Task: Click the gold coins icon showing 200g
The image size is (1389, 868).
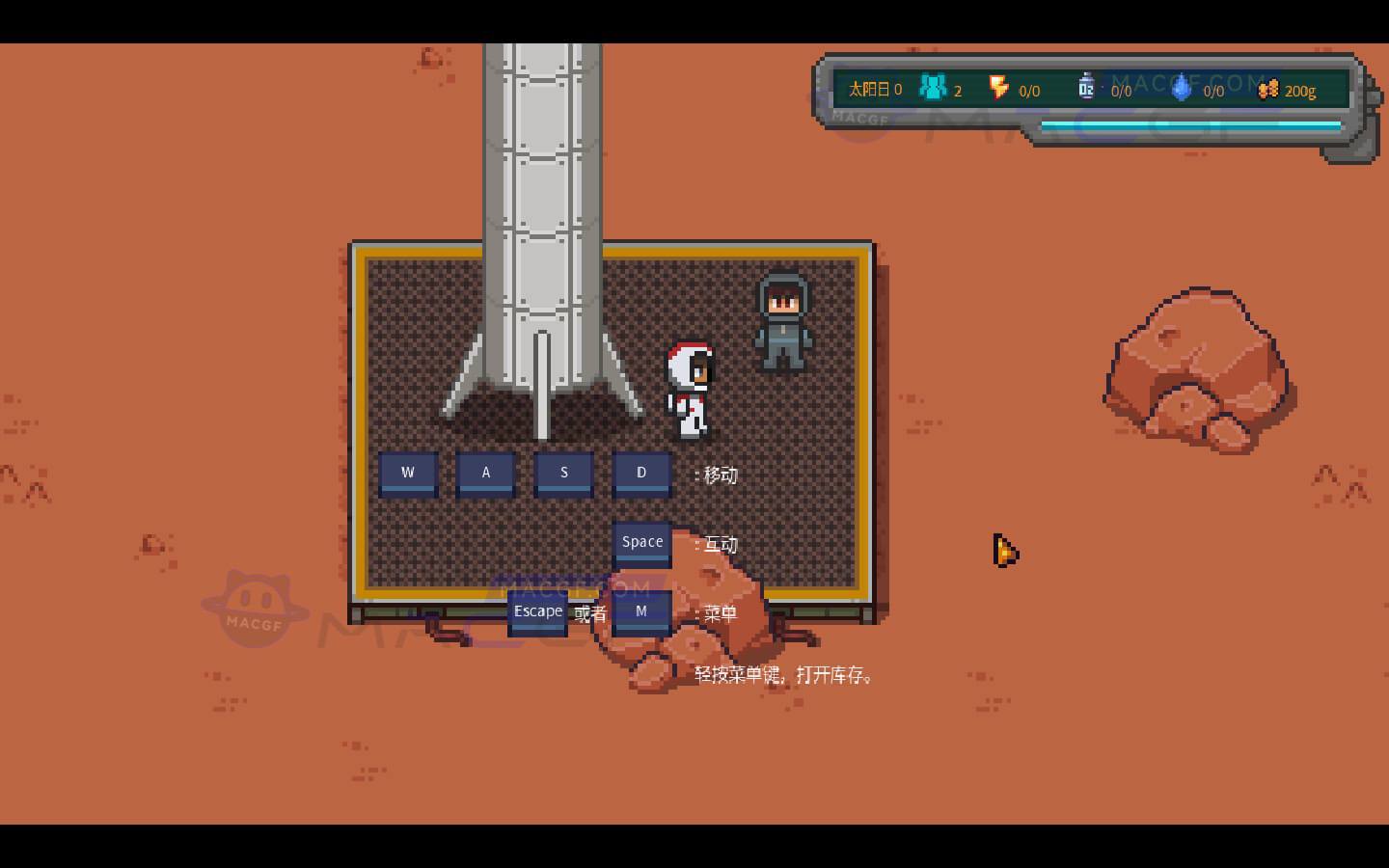Action: (x=1270, y=89)
